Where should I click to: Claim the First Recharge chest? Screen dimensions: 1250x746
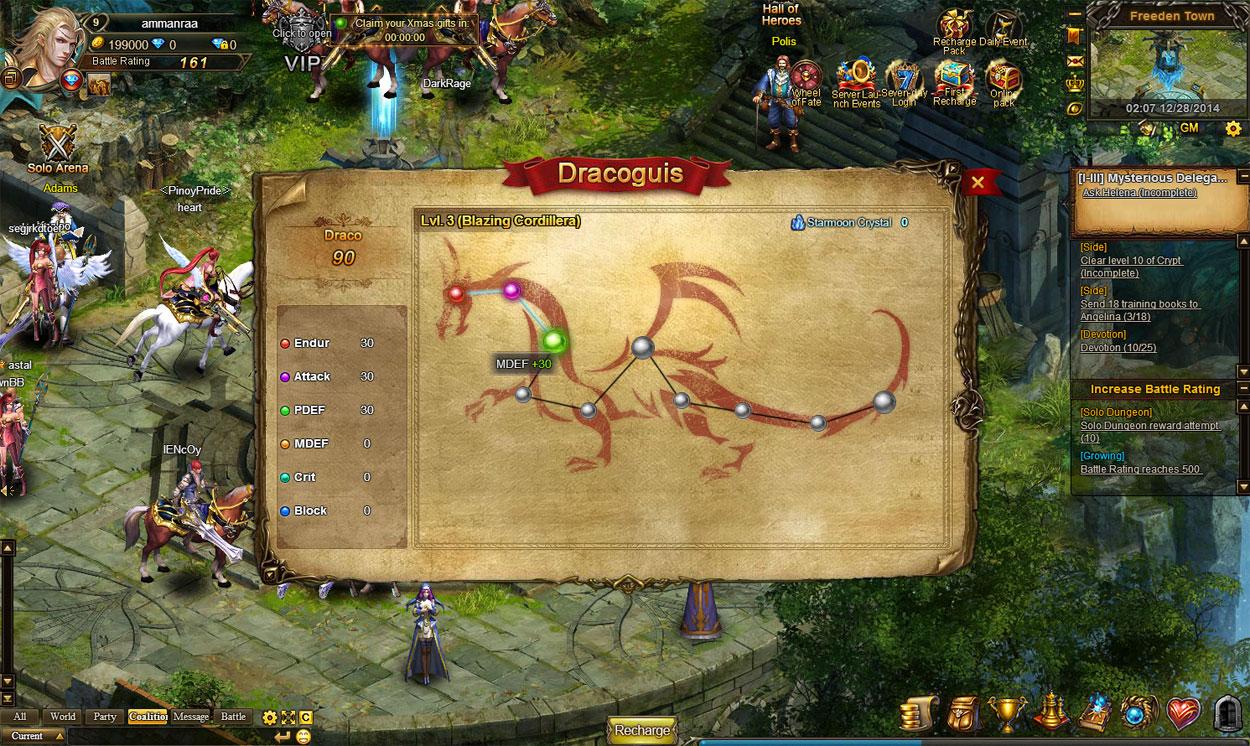pyautogui.click(x=954, y=78)
